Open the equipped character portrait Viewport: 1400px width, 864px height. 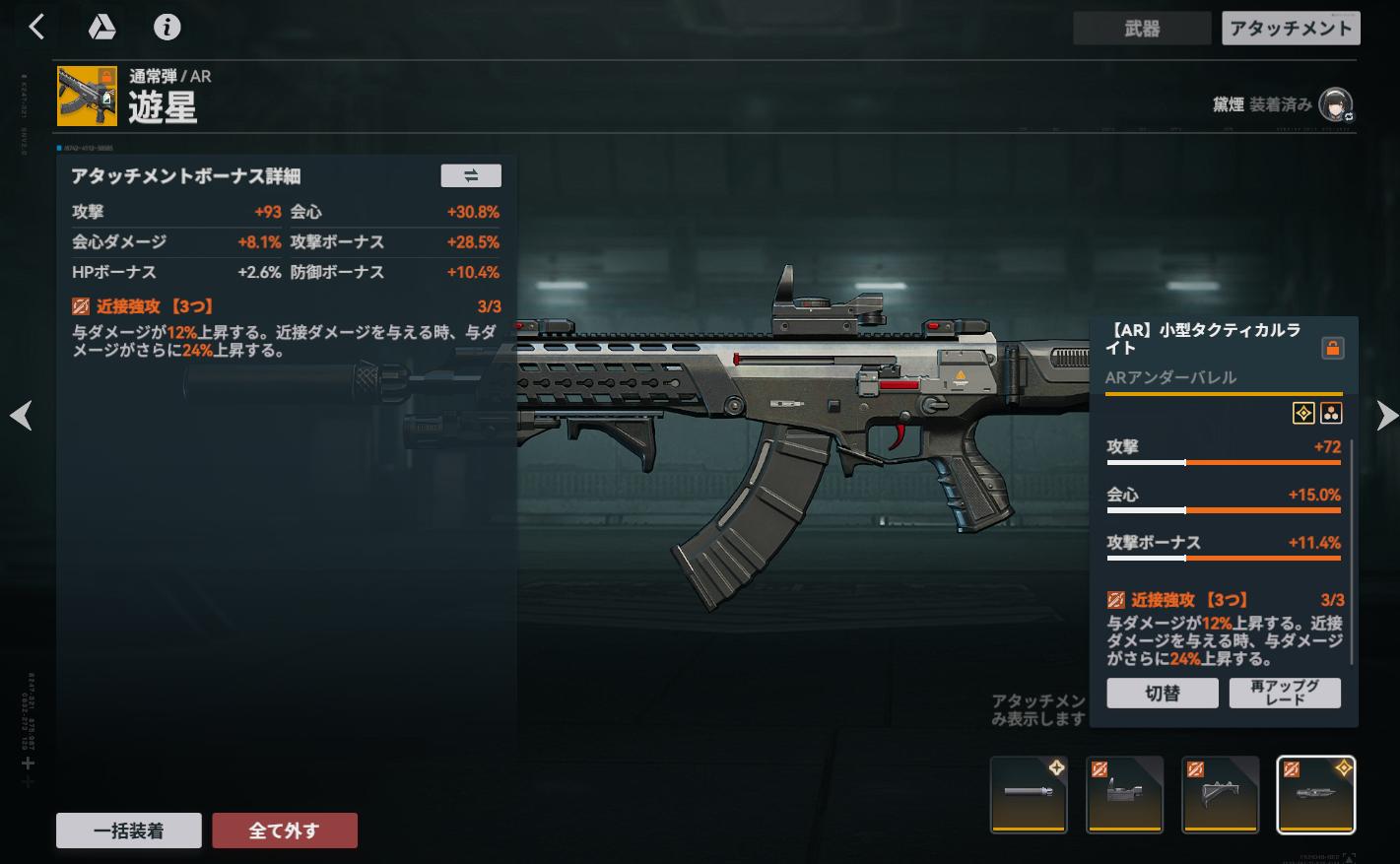point(1335,104)
